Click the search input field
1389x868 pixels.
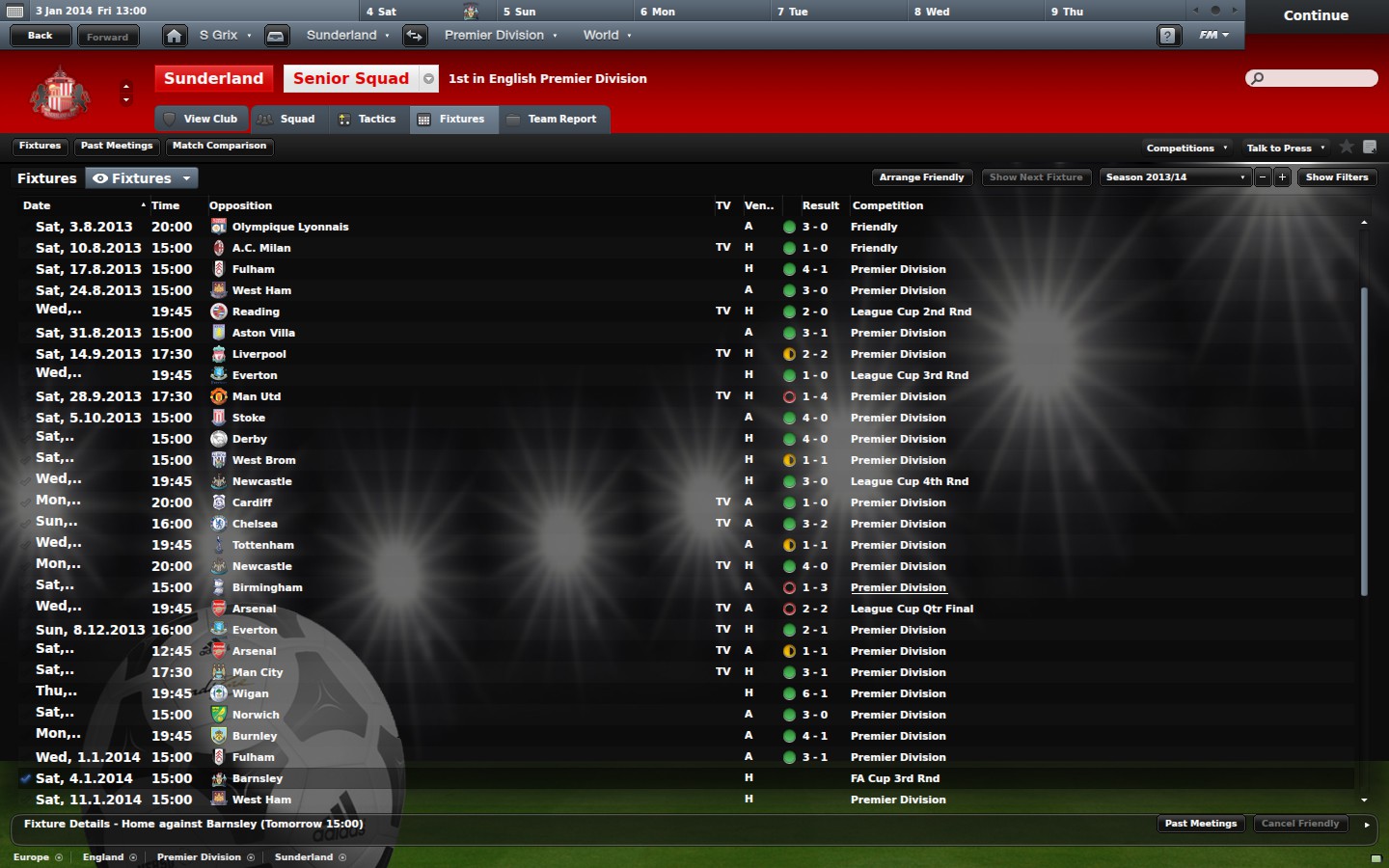[1318, 78]
